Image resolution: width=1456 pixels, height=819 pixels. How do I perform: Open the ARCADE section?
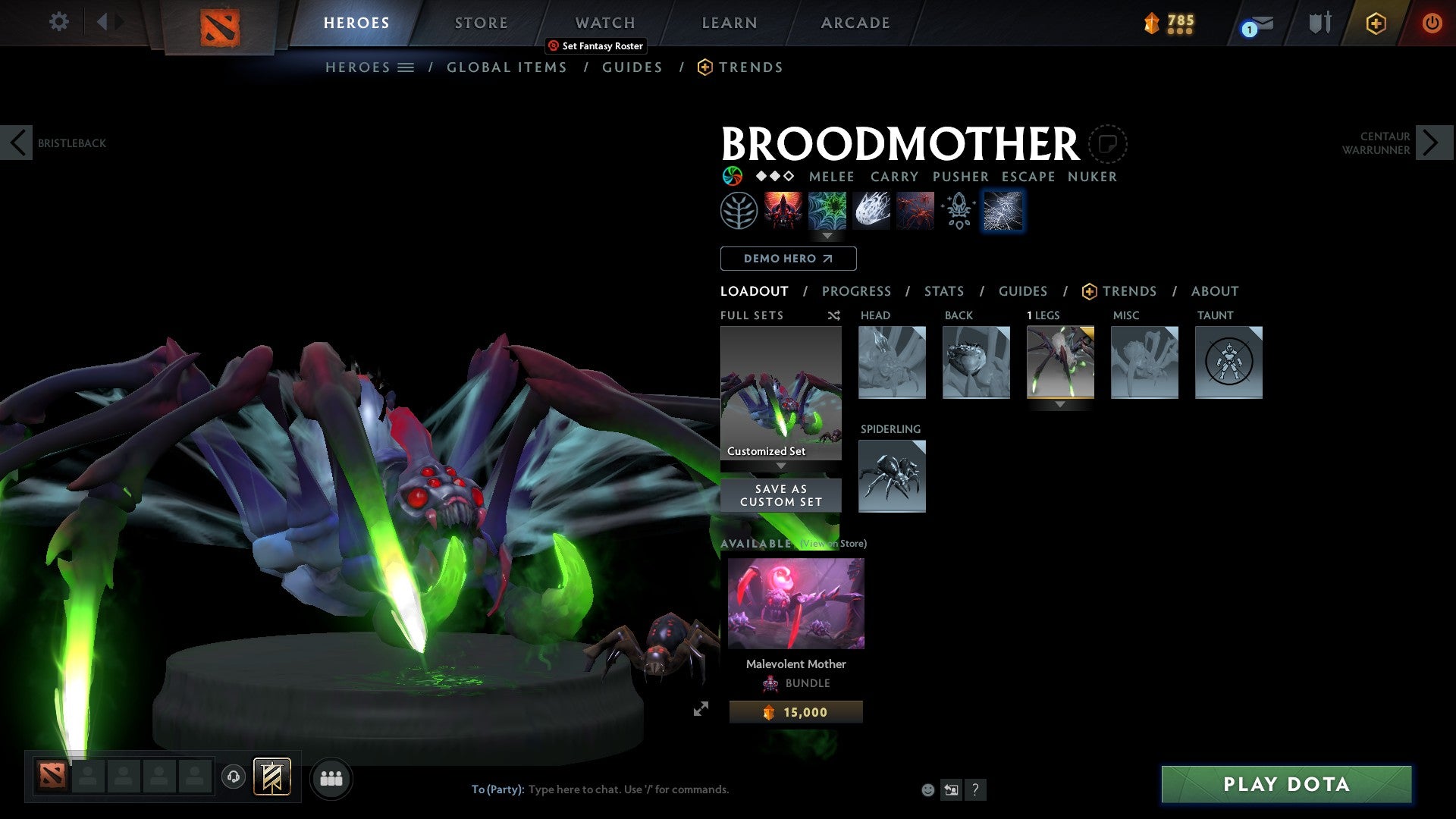855,23
